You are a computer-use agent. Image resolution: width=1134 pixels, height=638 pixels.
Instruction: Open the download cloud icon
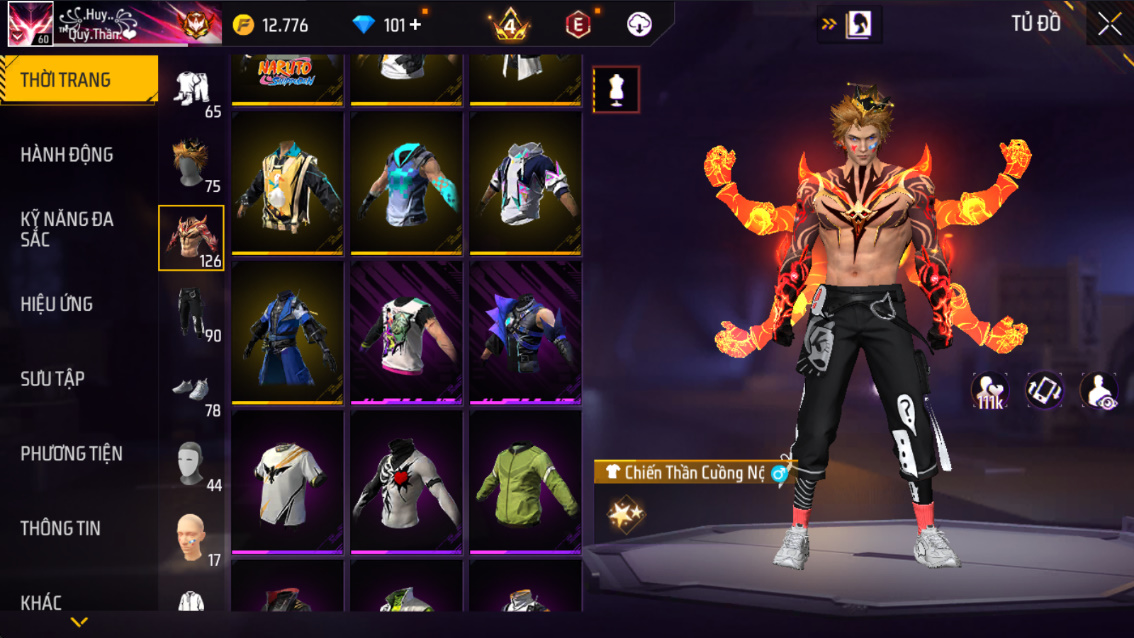pos(639,25)
